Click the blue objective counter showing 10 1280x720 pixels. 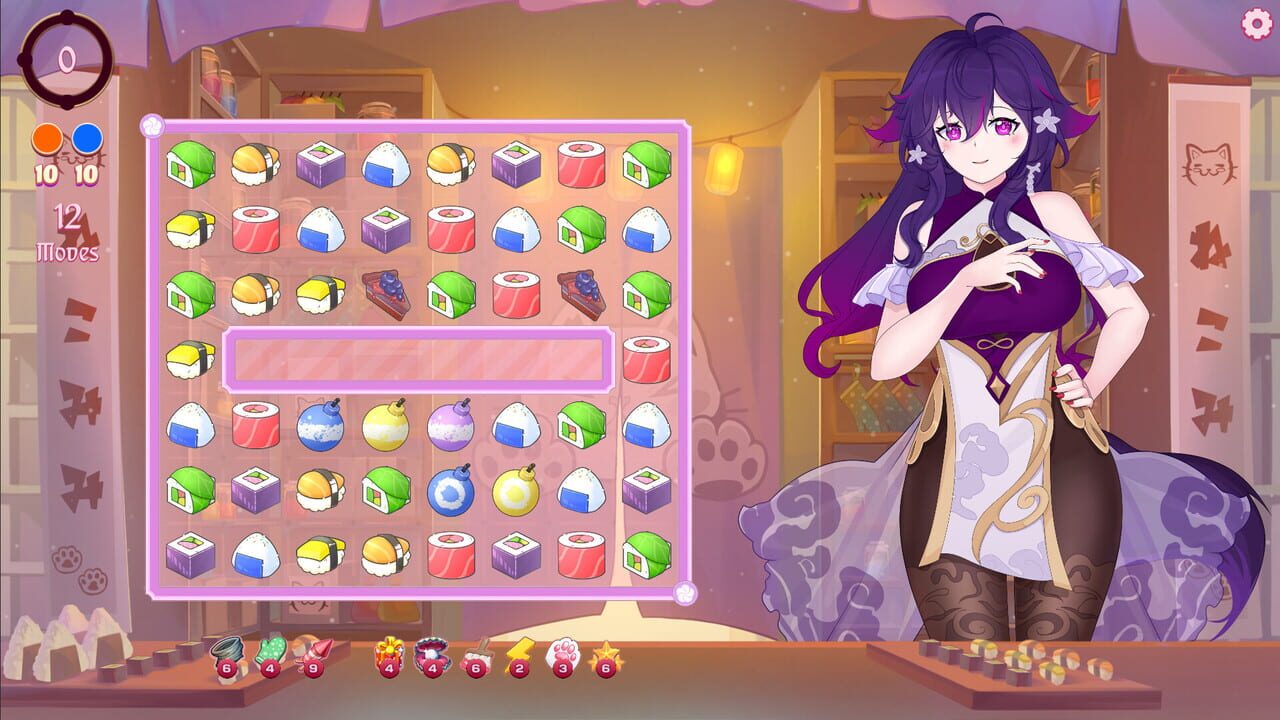tap(84, 150)
